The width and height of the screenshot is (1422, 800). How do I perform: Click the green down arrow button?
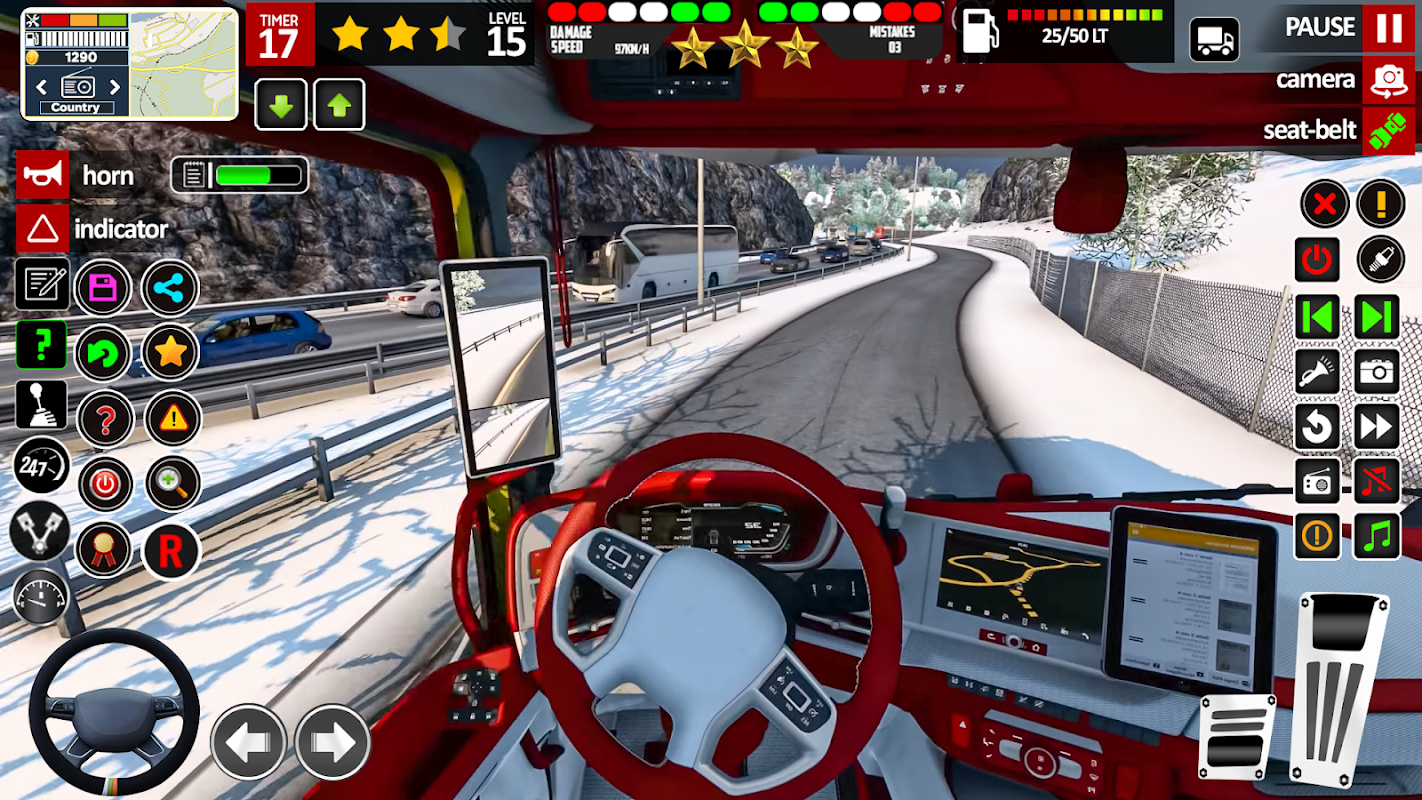pos(281,105)
